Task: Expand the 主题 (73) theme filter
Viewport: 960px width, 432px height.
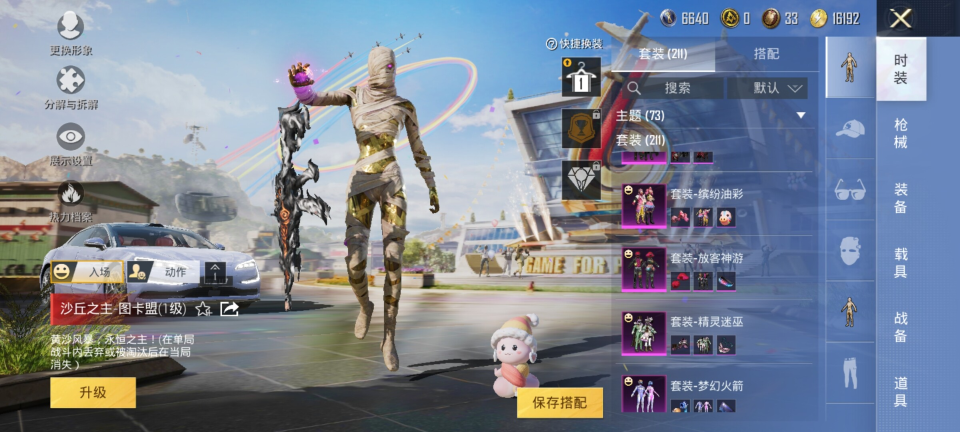Action: coord(710,116)
